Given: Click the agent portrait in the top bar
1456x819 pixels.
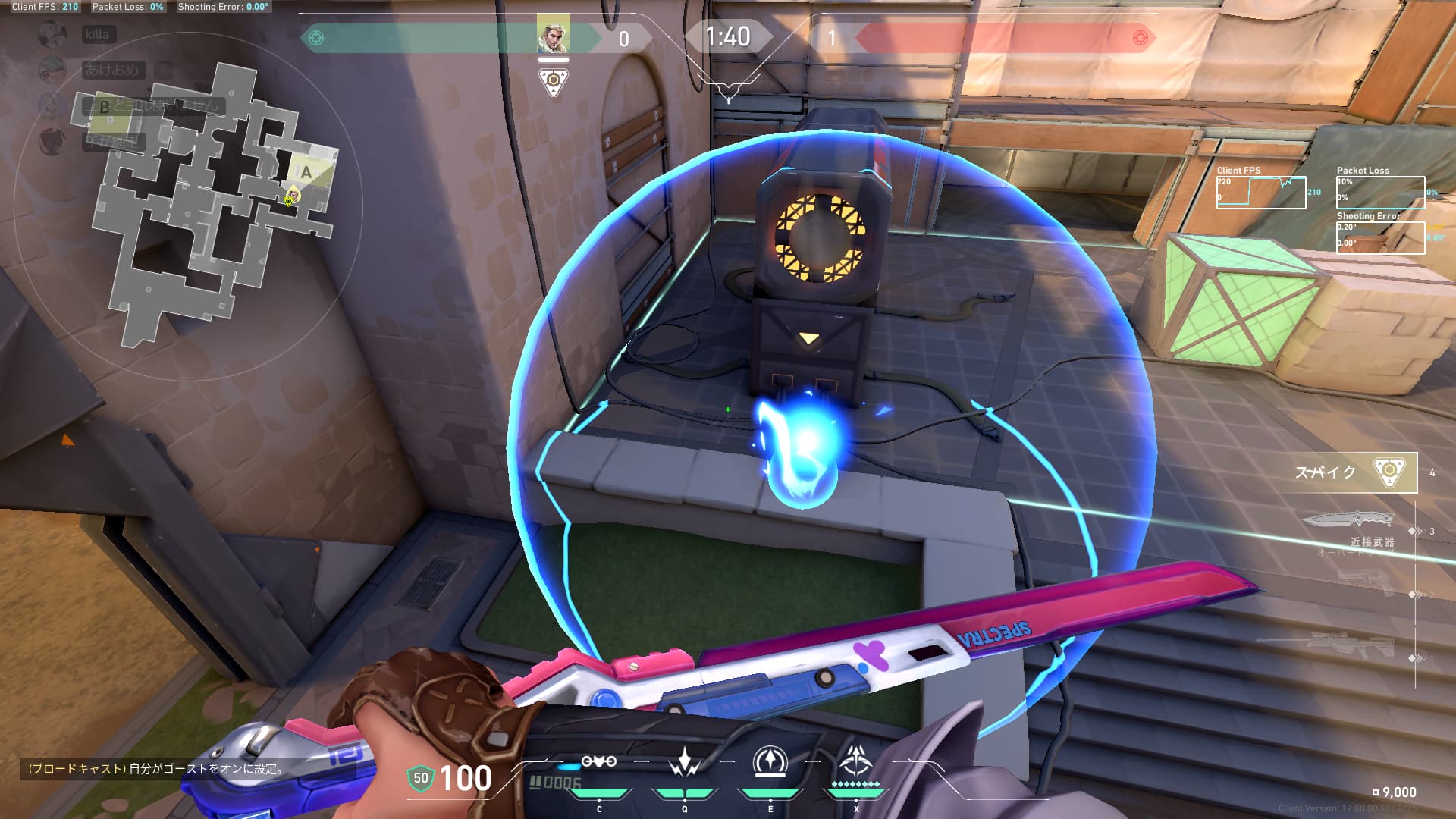Looking at the screenshot, I should tap(553, 35).
